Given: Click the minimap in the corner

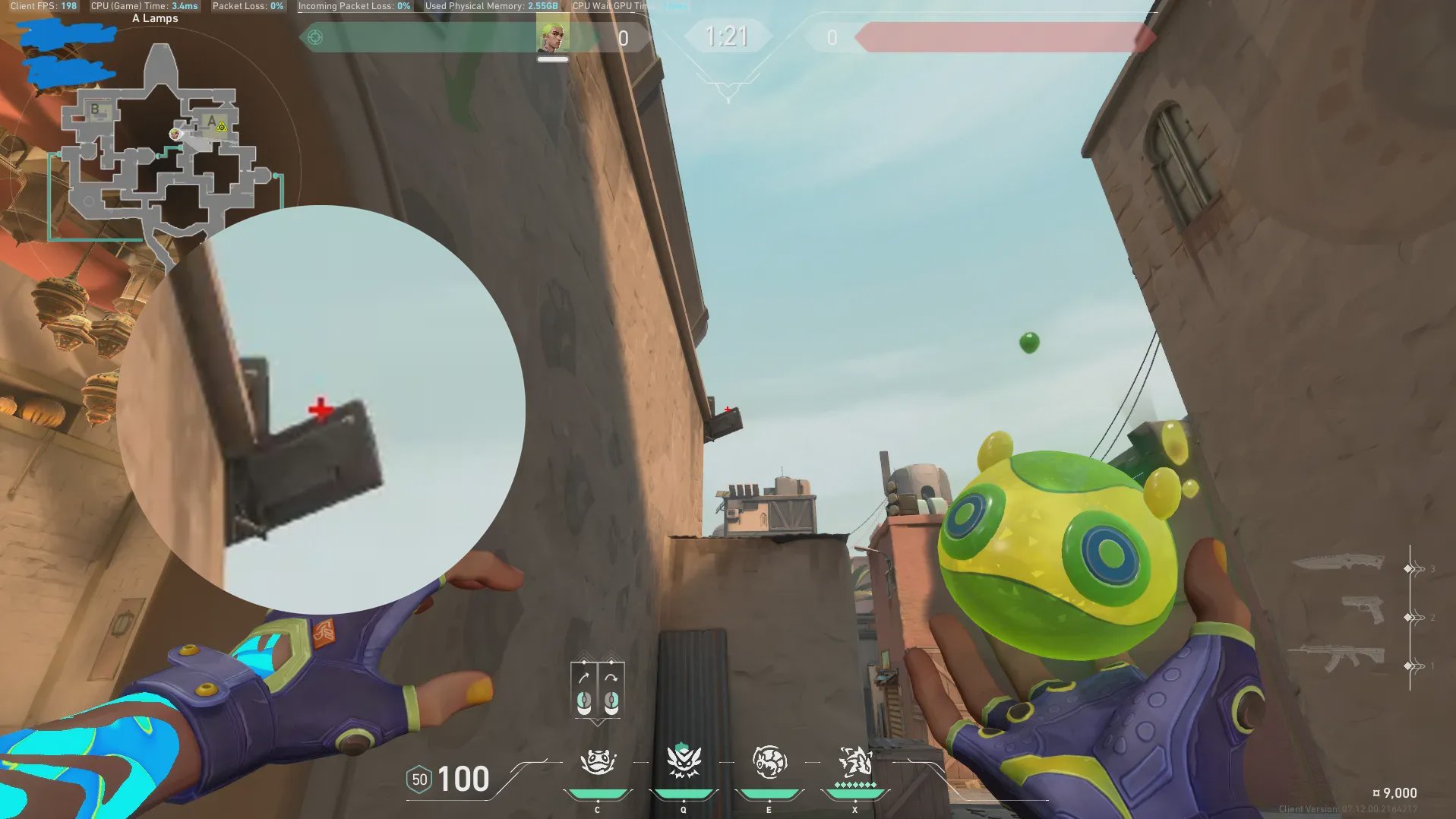Looking at the screenshot, I should (x=163, y=152).
